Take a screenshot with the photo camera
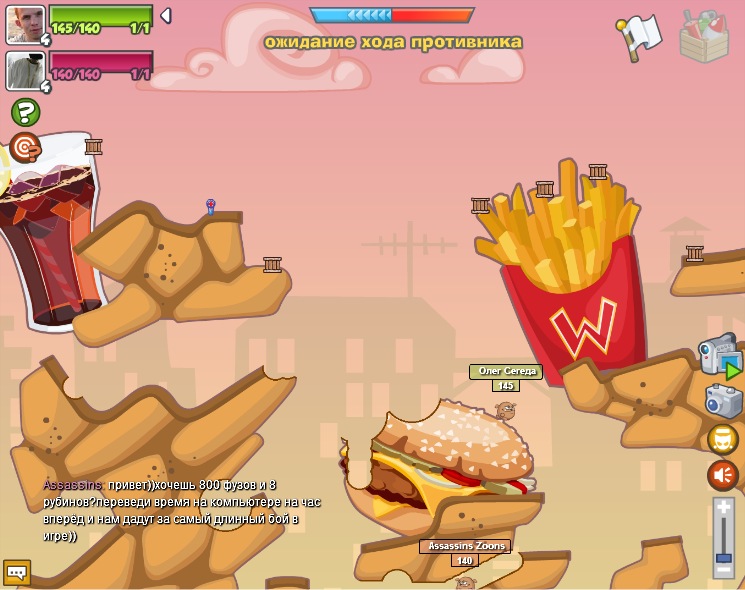 click(x=723, y=401)
